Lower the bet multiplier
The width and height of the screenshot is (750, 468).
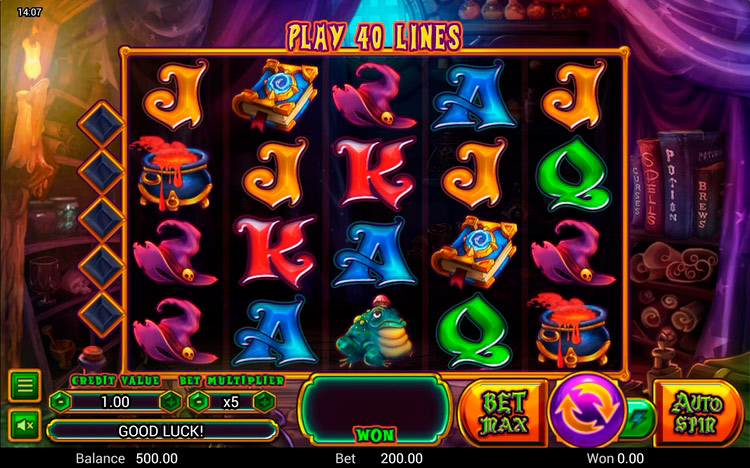(197, 402)
